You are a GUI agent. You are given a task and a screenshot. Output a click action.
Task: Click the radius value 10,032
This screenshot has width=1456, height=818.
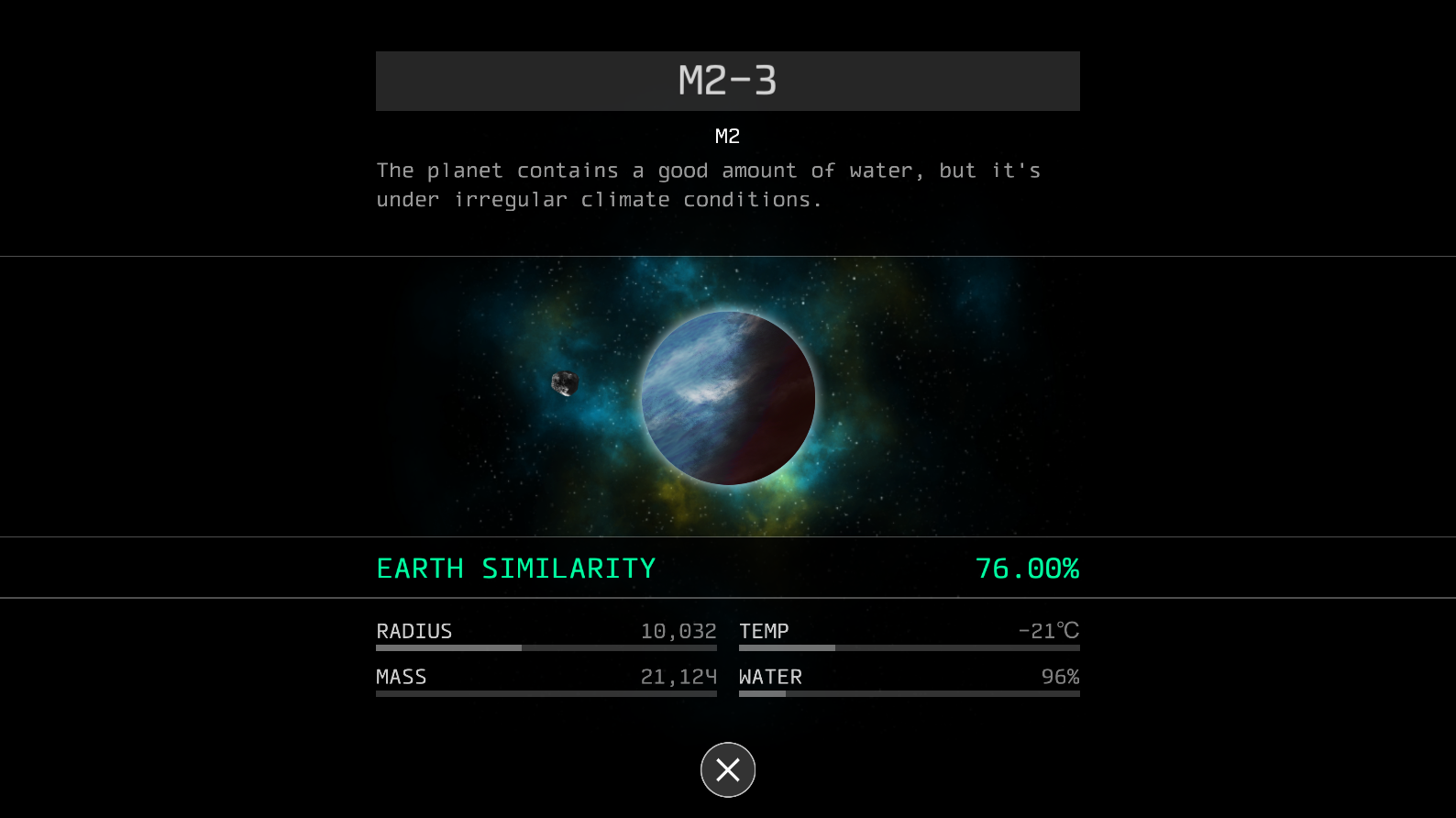tap(679, 631)
